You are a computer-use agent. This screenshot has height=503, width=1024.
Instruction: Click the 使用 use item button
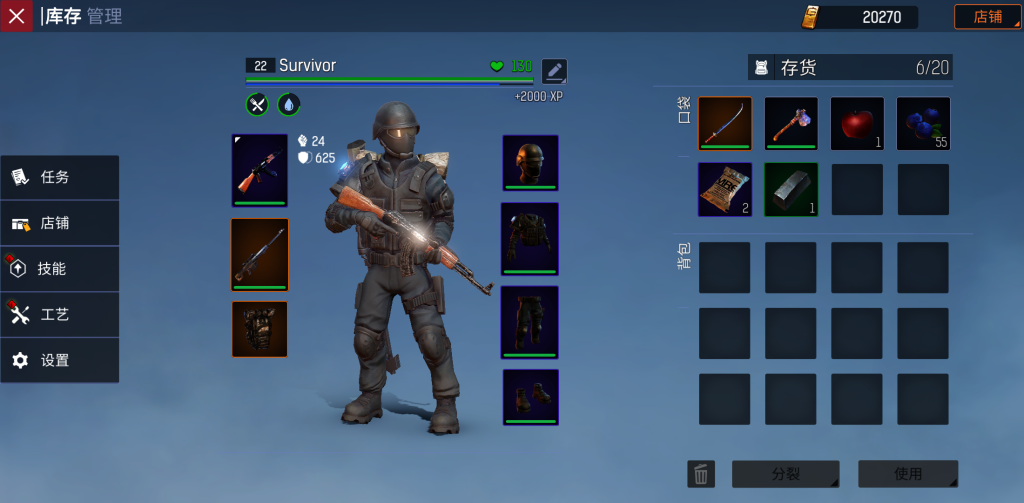[x=908, y=474]
